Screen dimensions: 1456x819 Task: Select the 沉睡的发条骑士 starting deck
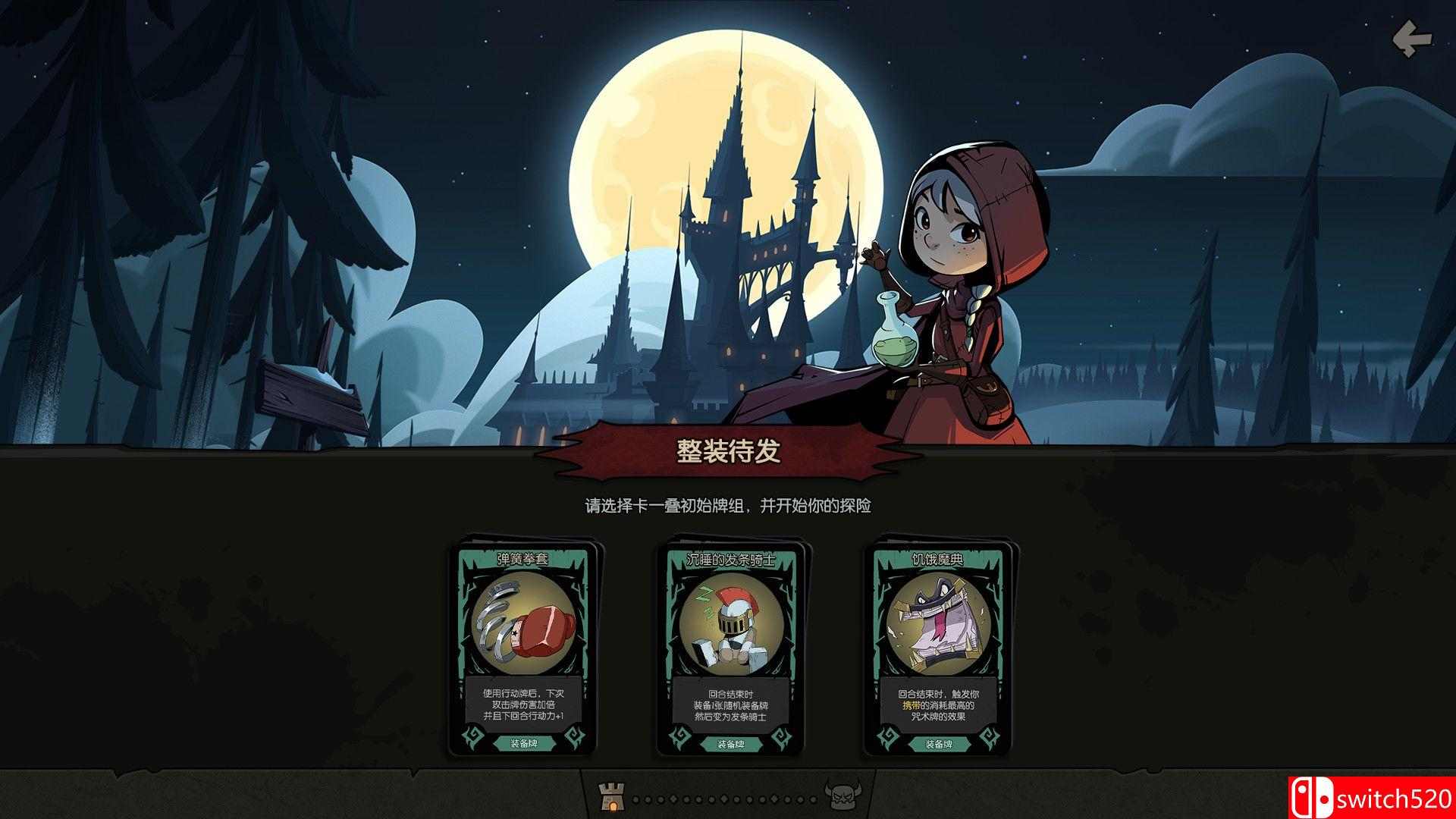pos(732,645)
